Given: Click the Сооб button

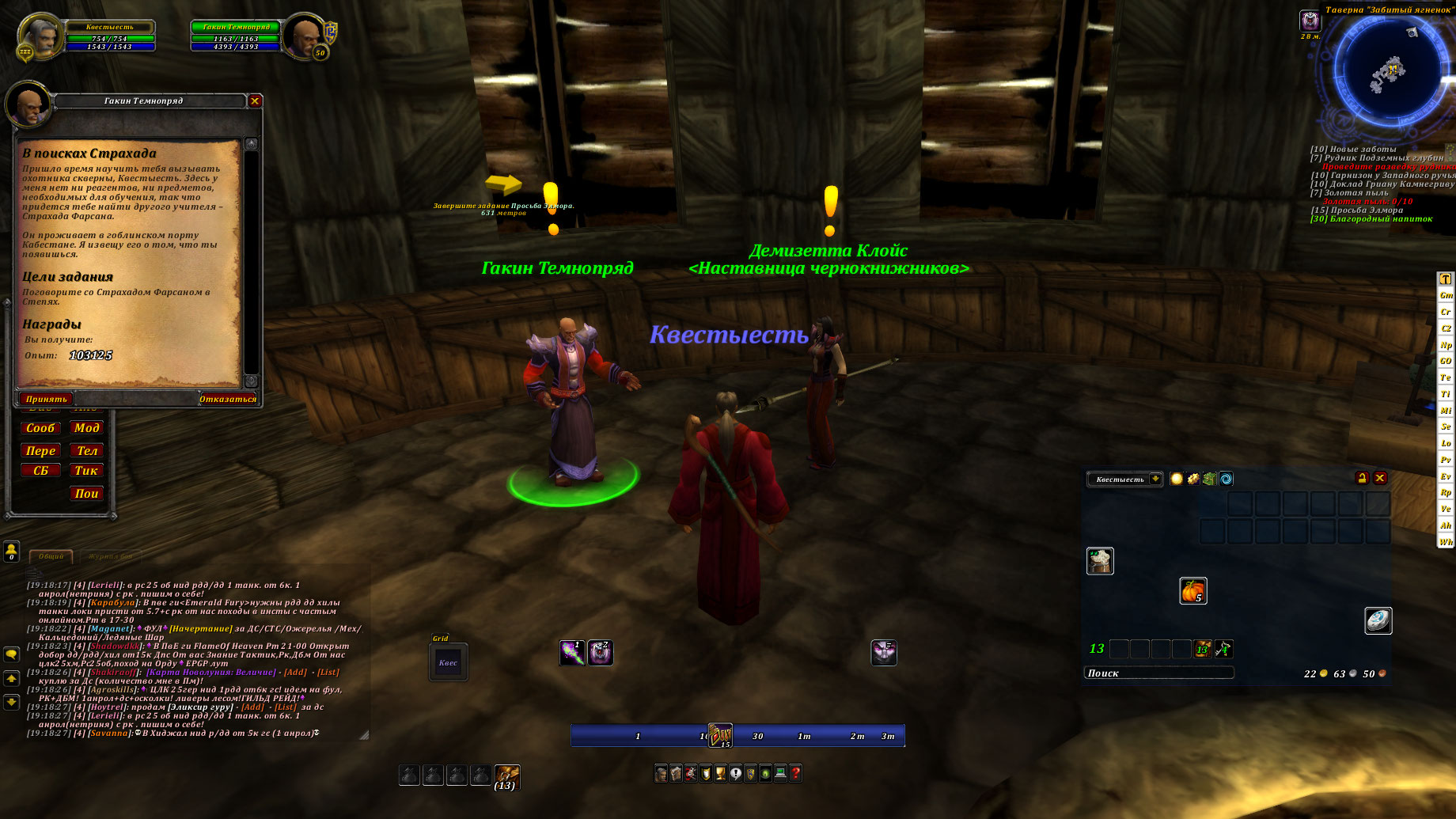Looking at the screenshot, I should 40,428.
